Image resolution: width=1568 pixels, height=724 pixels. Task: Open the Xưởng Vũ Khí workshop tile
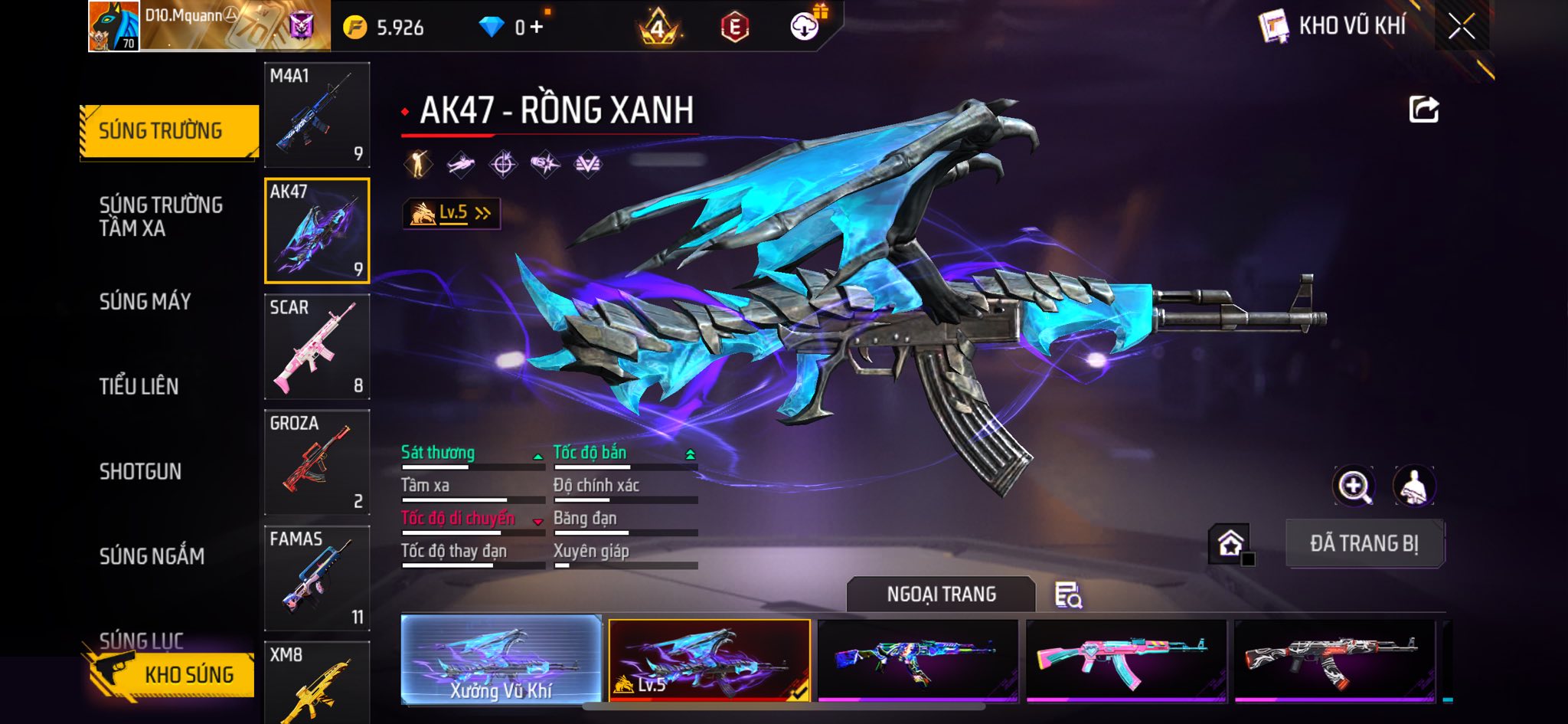(501, 660)
